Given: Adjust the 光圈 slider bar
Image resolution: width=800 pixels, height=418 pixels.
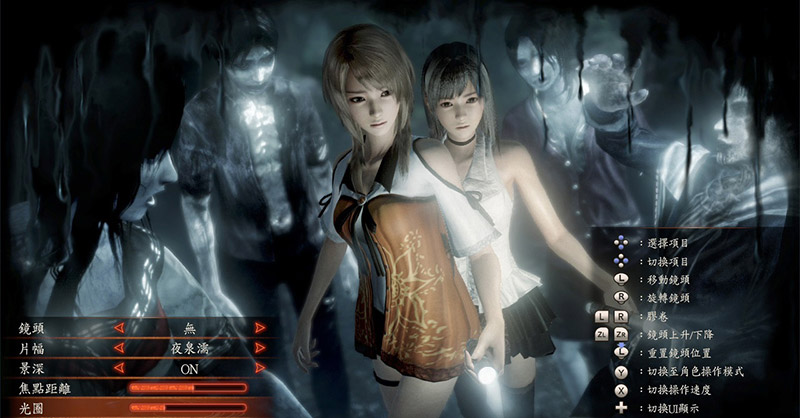Looking at the screenshot, I should (186, 407).
